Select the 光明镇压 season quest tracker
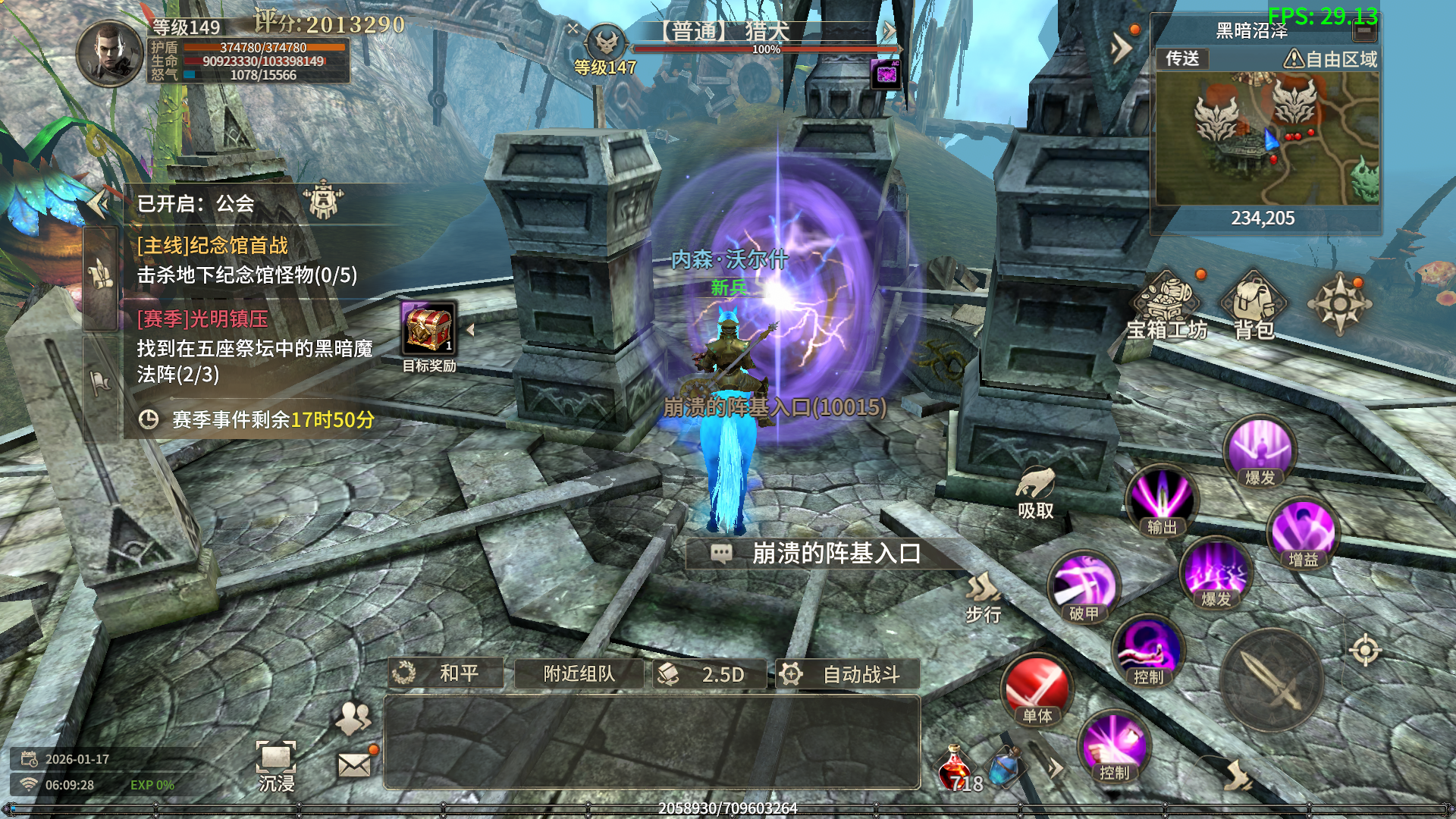Screen dimensions: 1456x819 254,346
